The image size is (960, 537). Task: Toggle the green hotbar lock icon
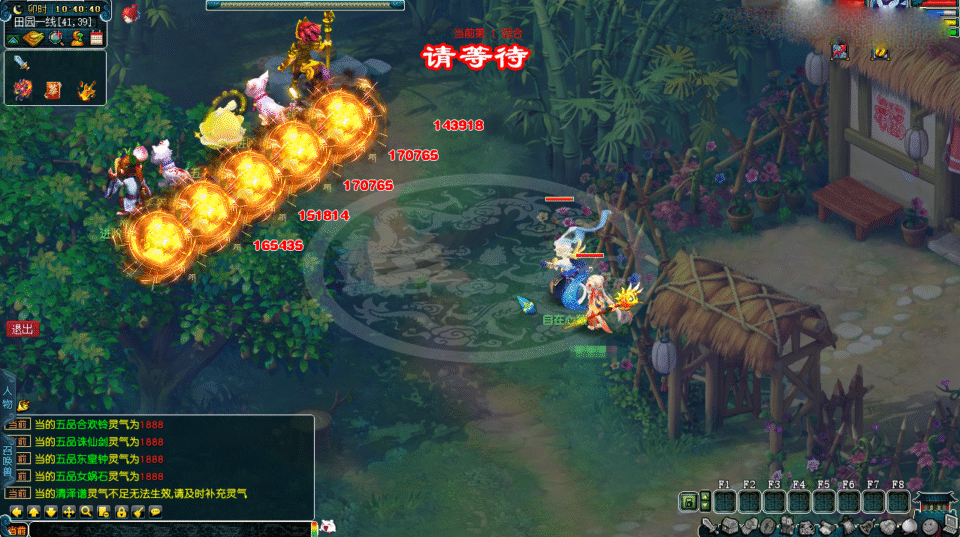(689, 501)
